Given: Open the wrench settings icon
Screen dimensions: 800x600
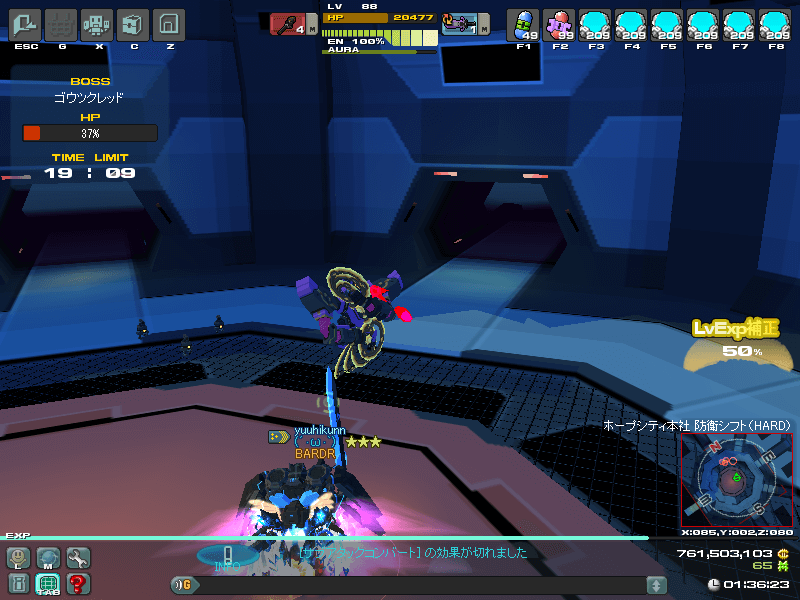Looking at the screenshot, I should [x=77, y=558].
